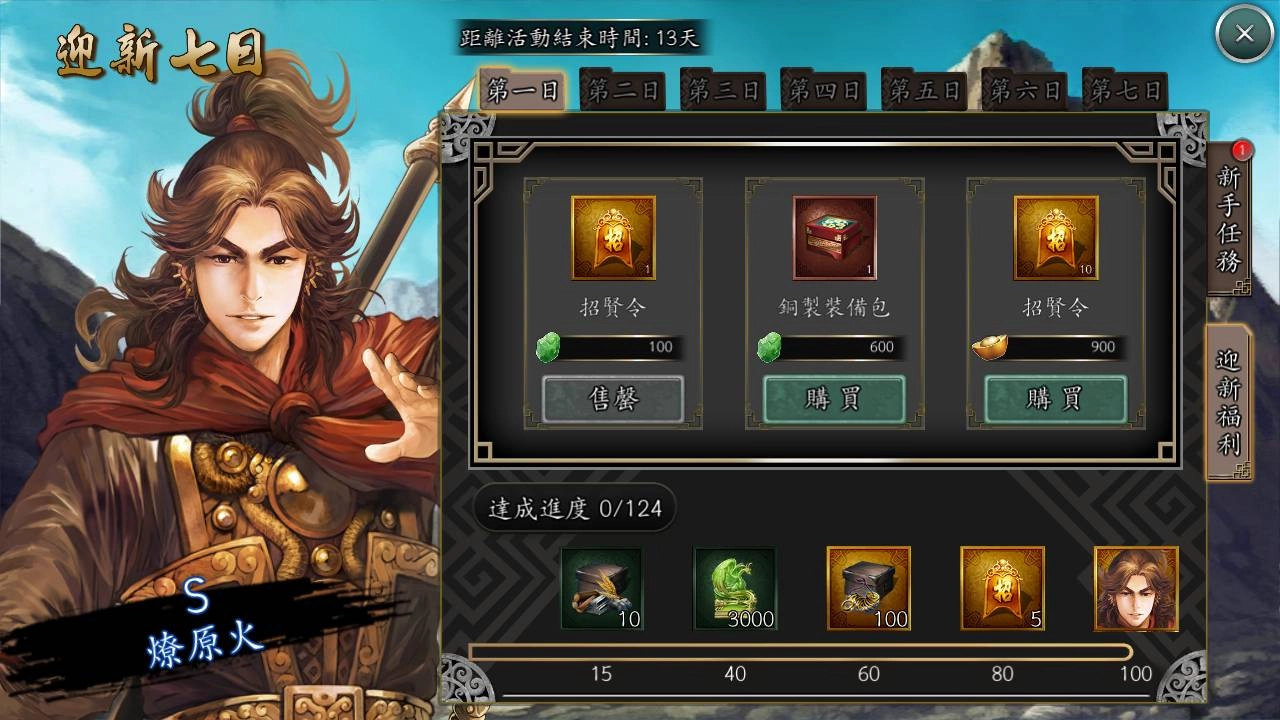Screen dimensions: 1280x720
Task: Switch to the 第二日 tab
Action: click(622, 89)
